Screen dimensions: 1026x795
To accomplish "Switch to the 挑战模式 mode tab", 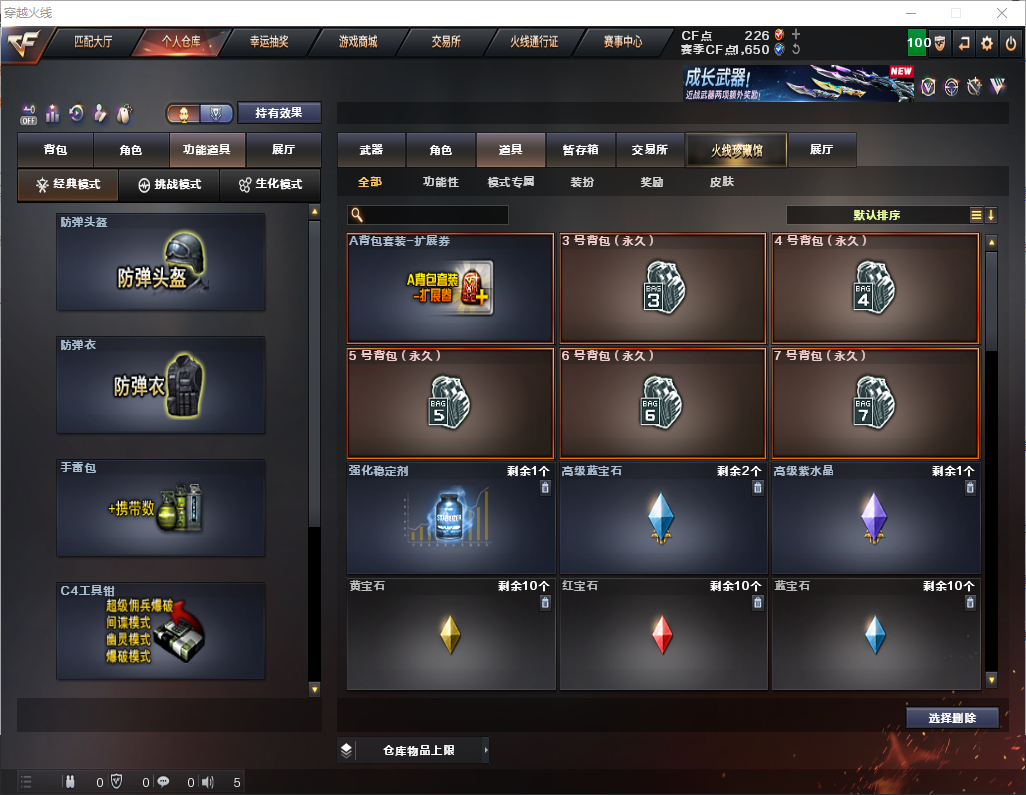I will tap(170, 185).
